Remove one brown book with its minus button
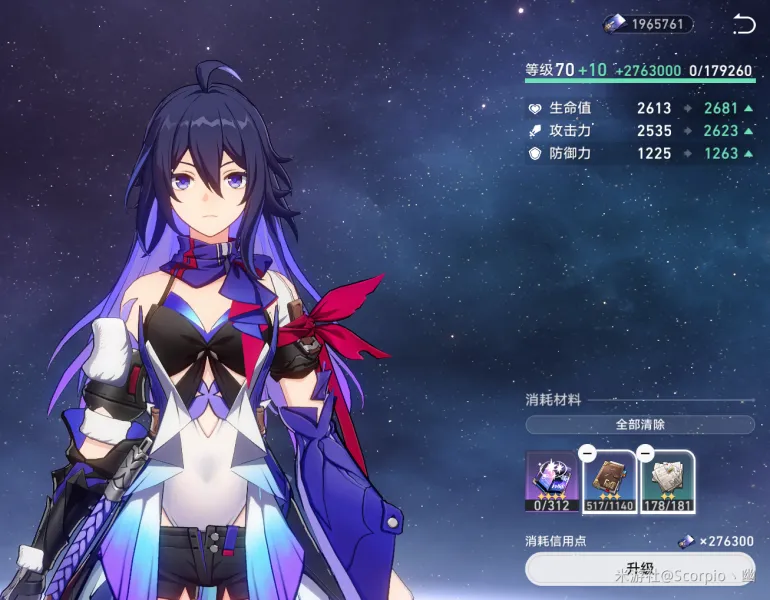The image size is (770, 600). pyautogui.click(x=588, y=453)
